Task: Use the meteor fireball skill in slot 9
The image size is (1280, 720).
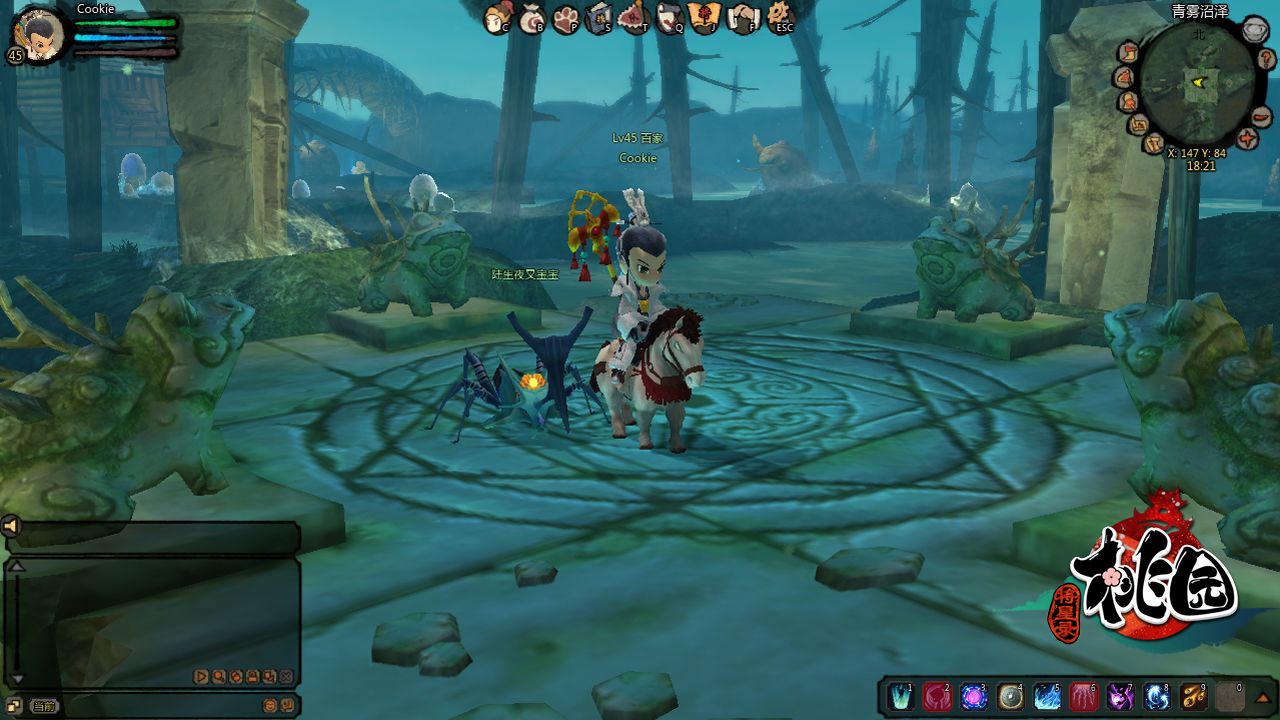Action: pos(1194,696)
